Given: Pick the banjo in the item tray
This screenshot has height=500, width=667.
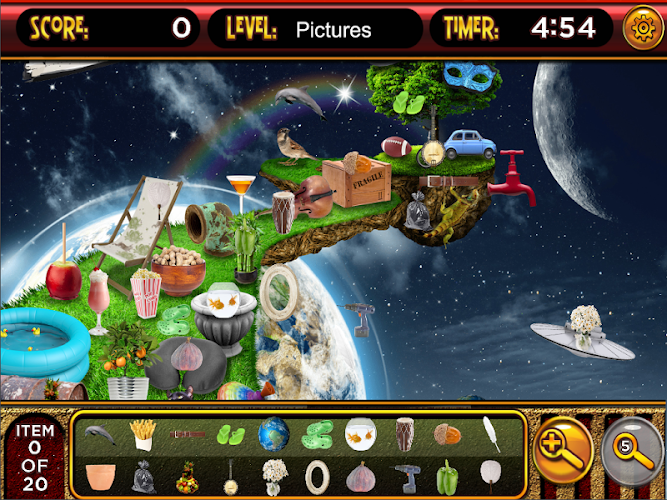Looking at the screenshot, I should 230,474.
